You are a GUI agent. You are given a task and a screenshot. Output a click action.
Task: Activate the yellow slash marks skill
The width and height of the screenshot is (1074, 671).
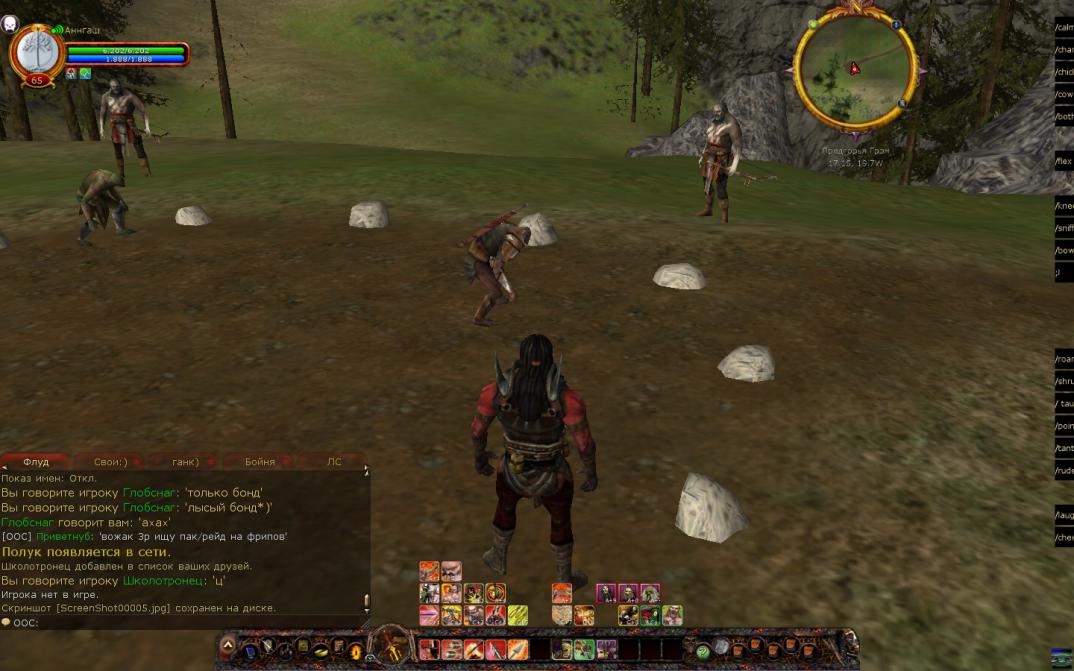[x=517, y=615]
